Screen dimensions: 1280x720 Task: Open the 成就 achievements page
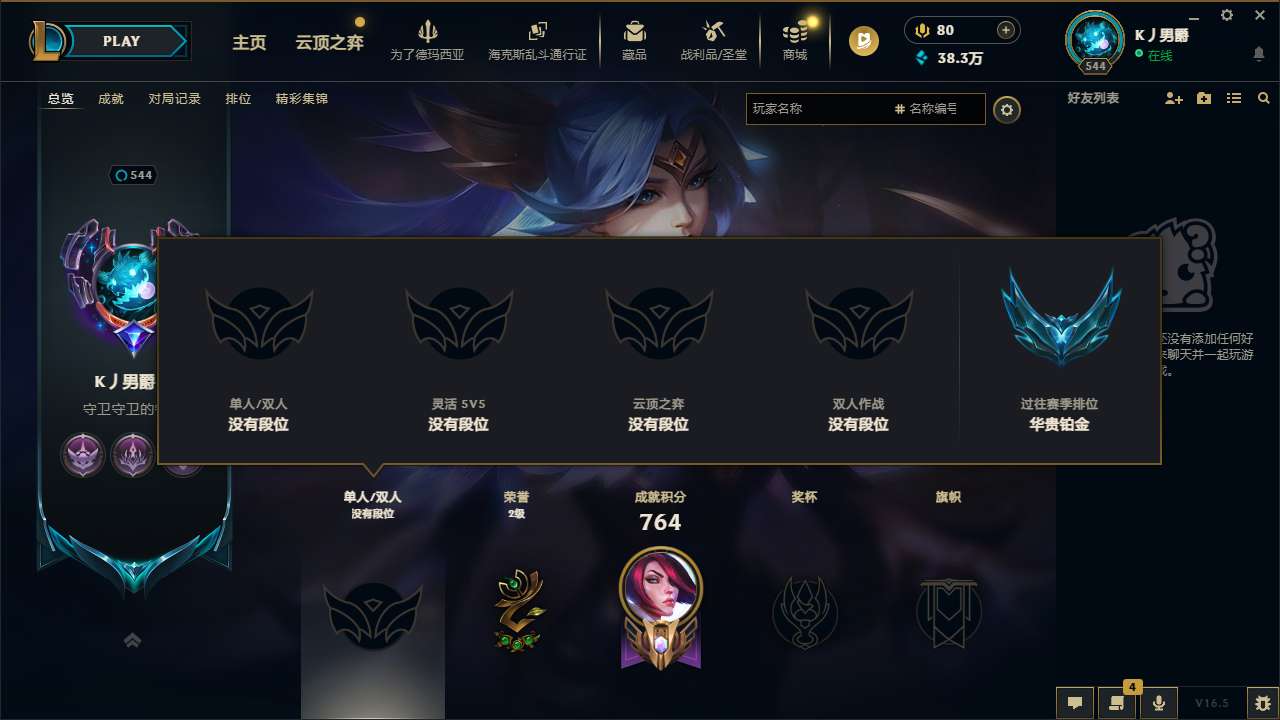[x=110, y=98]
